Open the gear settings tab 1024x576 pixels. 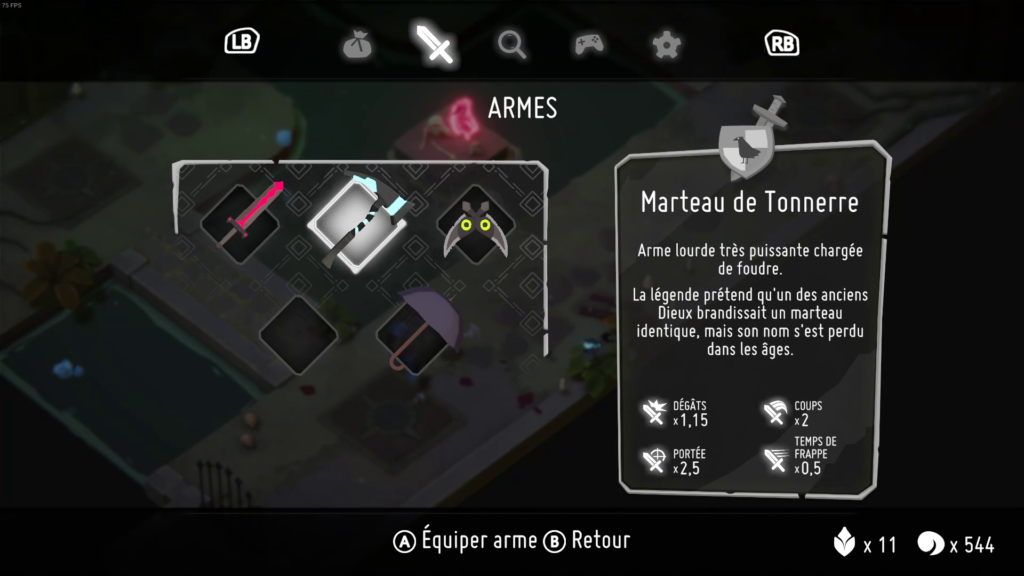pos(665,44)
